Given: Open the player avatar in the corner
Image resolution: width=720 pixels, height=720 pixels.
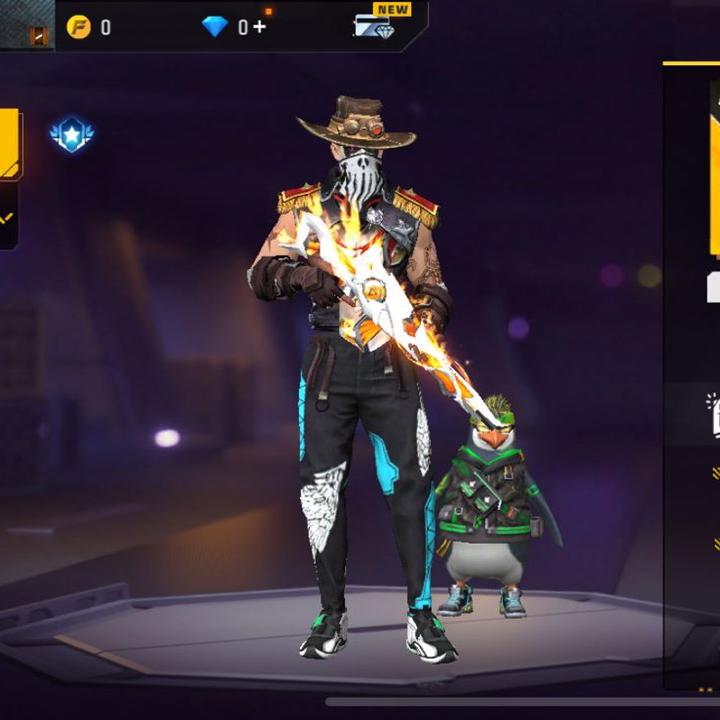Looking at the screenshot, I should coord(27,25).
